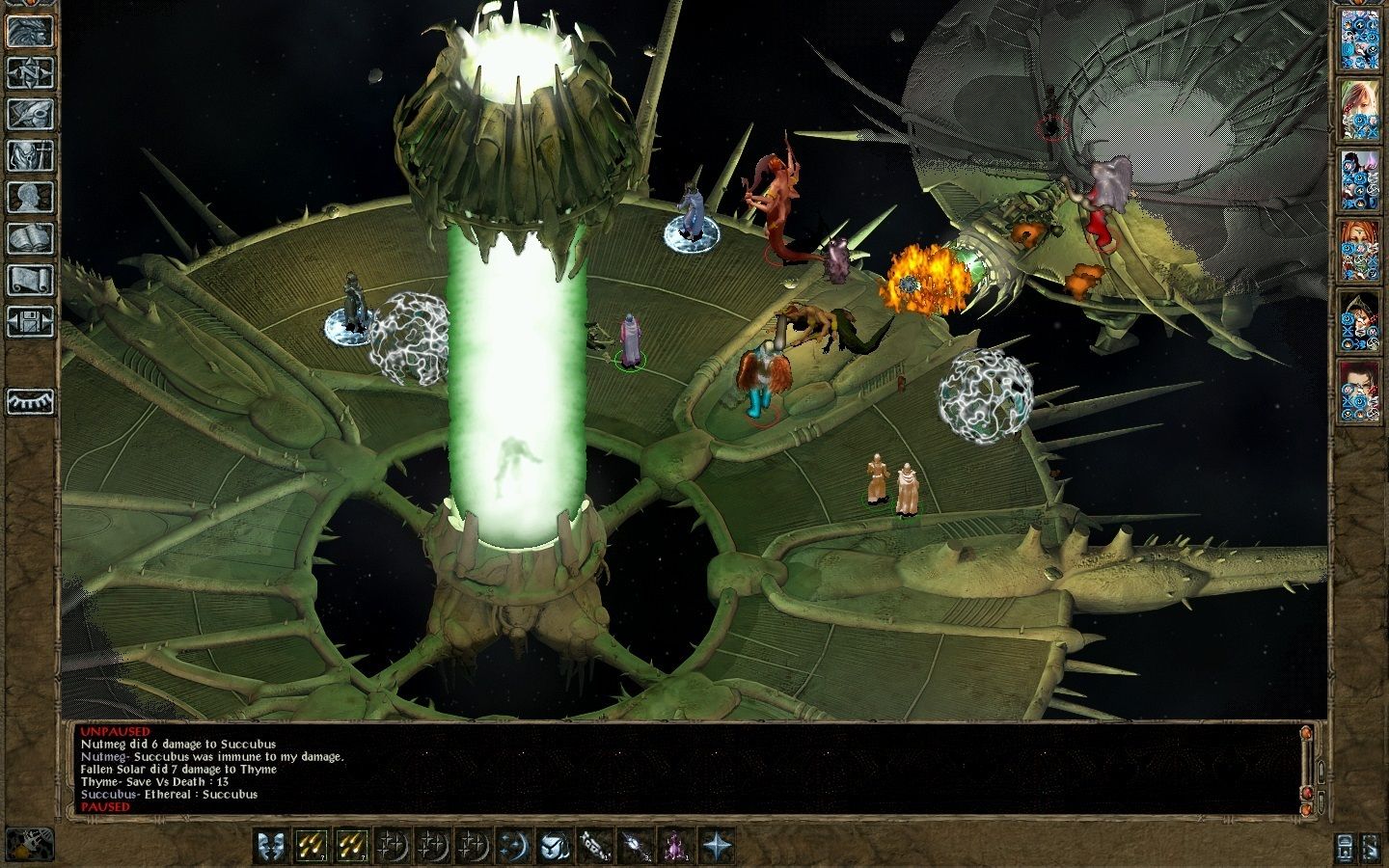The height and width of the screenshot is (868, 1389).
Task: Click the combat message log panel
Action: pos(675,769)
